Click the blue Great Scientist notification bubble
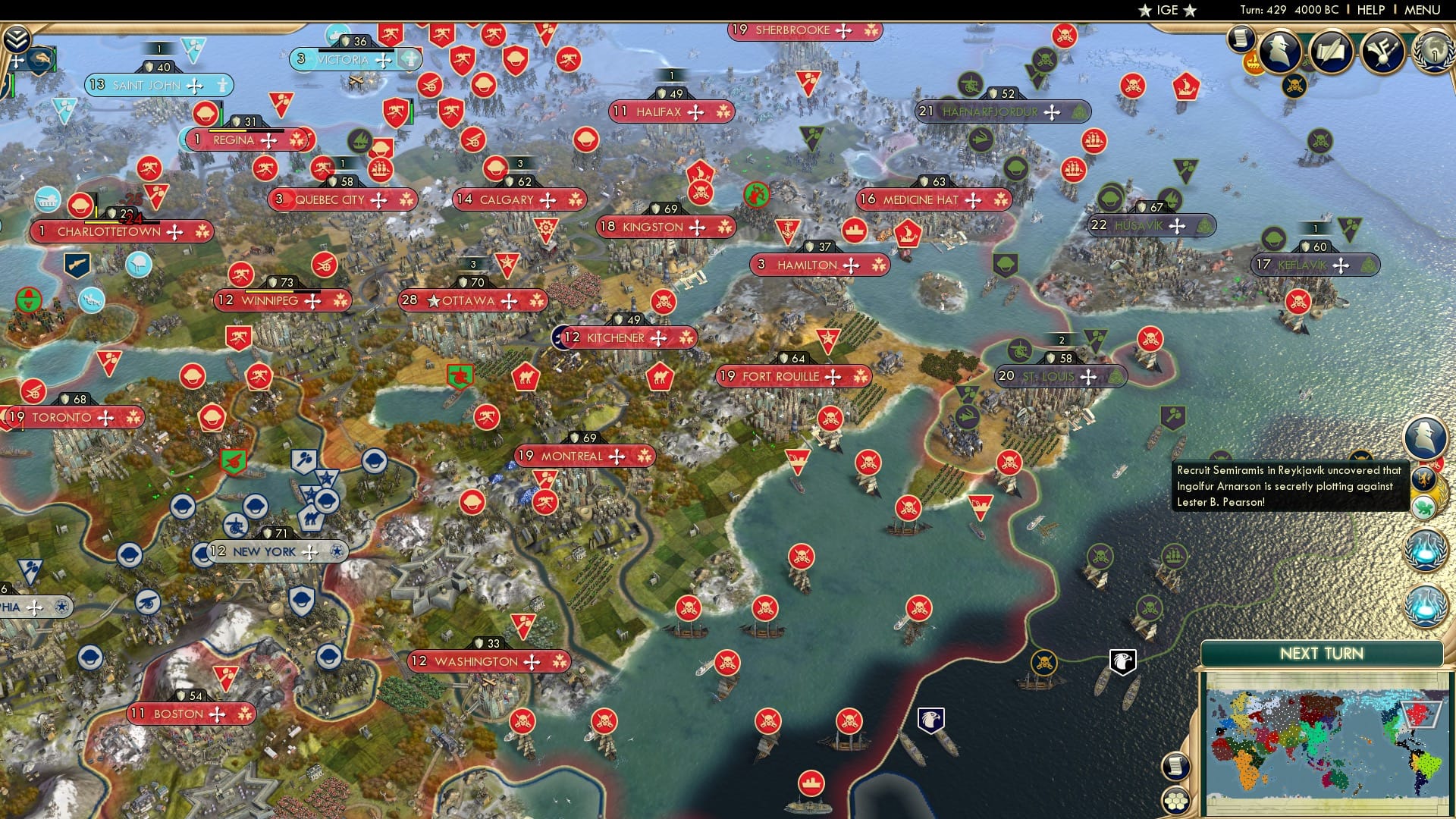The width and height of the screenshot is (1456, 819). click(1425, 551)
